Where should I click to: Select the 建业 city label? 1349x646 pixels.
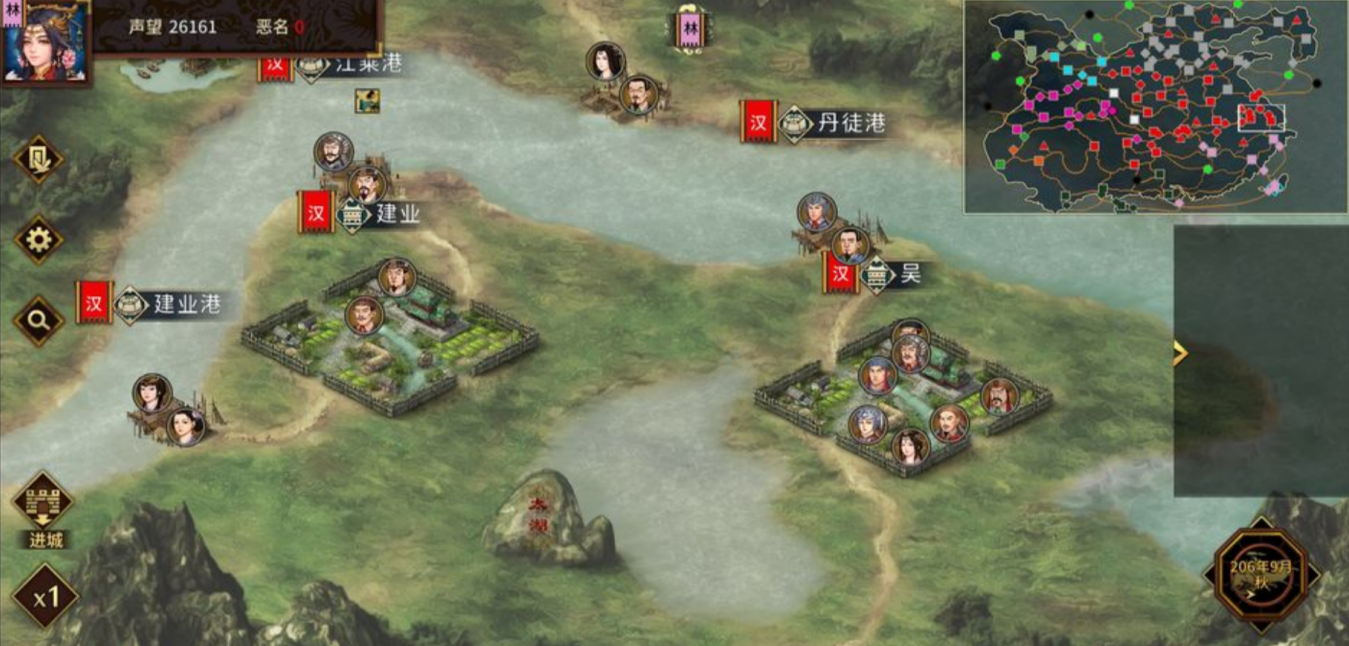coord(384,214)
